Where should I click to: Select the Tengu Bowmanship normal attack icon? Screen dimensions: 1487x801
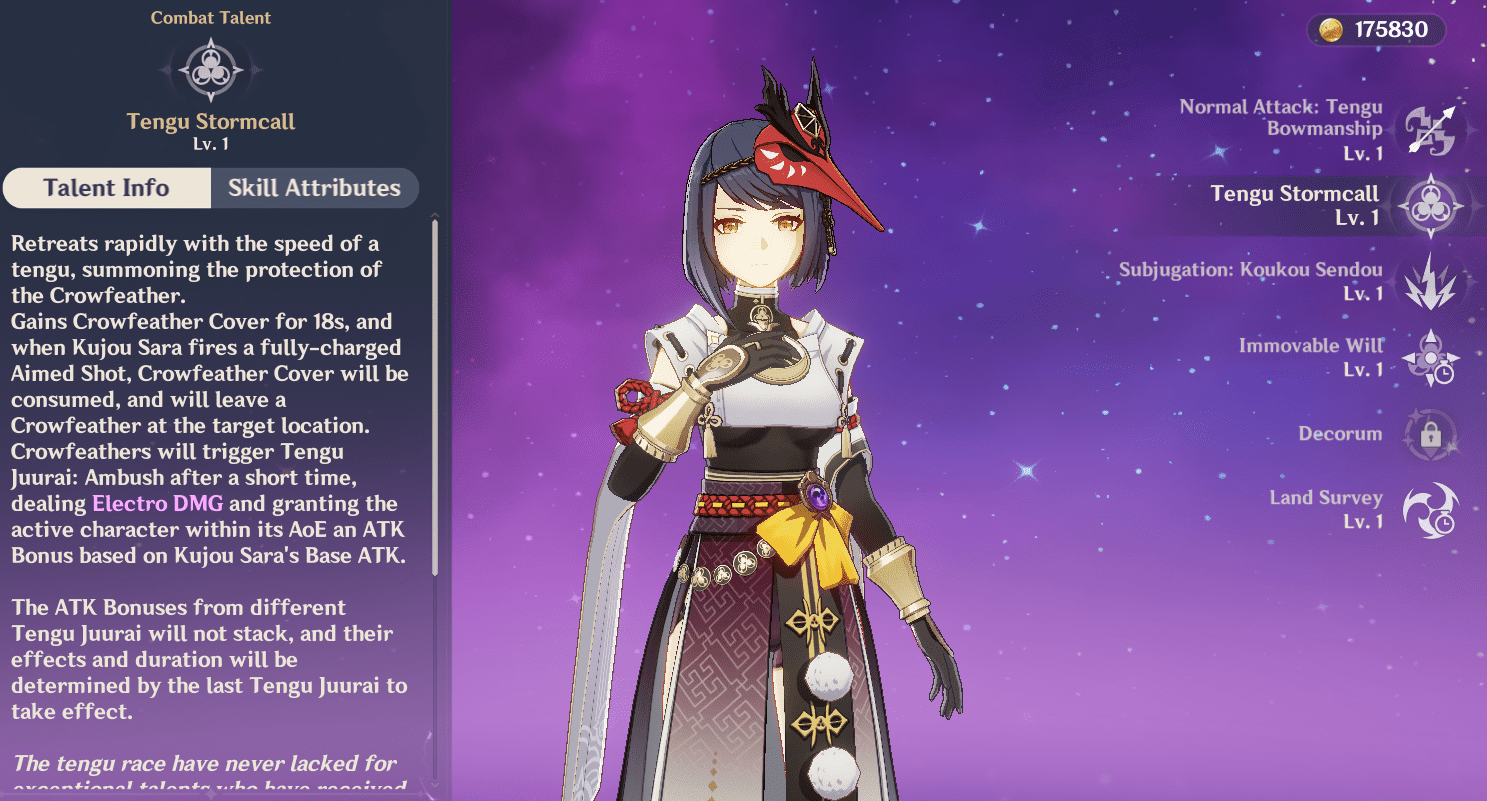(1430, 128)
